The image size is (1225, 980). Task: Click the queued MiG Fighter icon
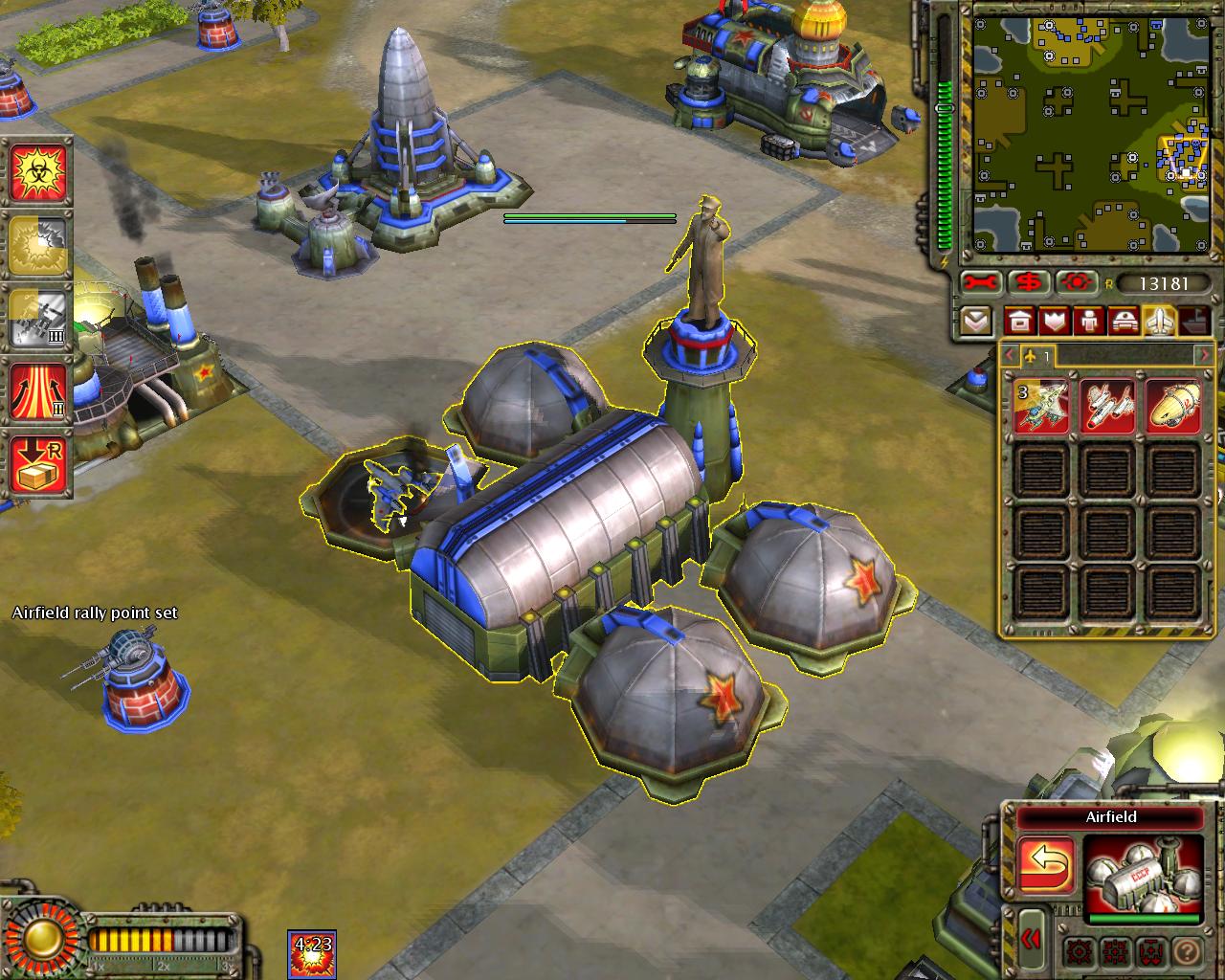pos(1041,406)
